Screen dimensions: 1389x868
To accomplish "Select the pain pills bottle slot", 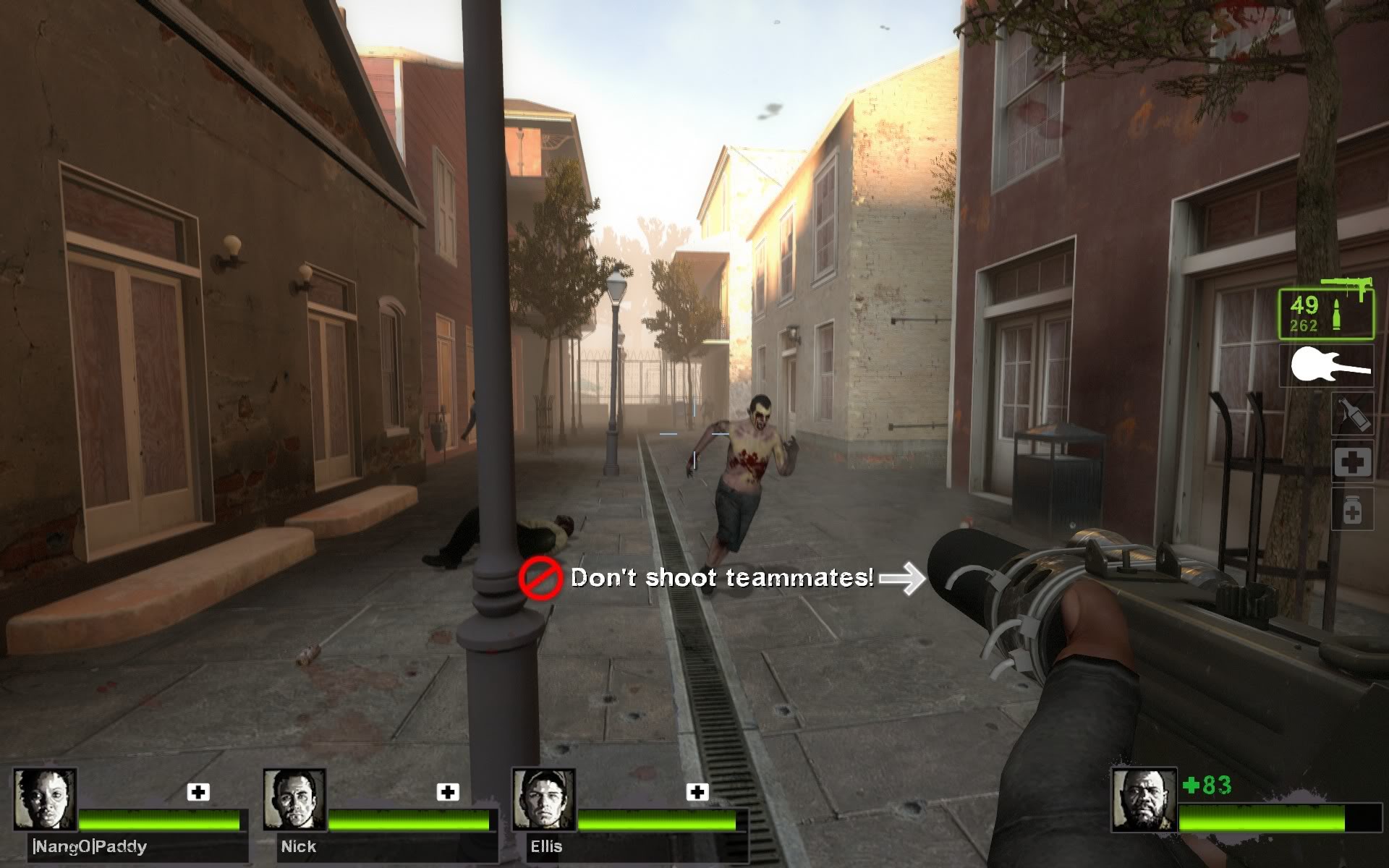I will (1352, 511).
